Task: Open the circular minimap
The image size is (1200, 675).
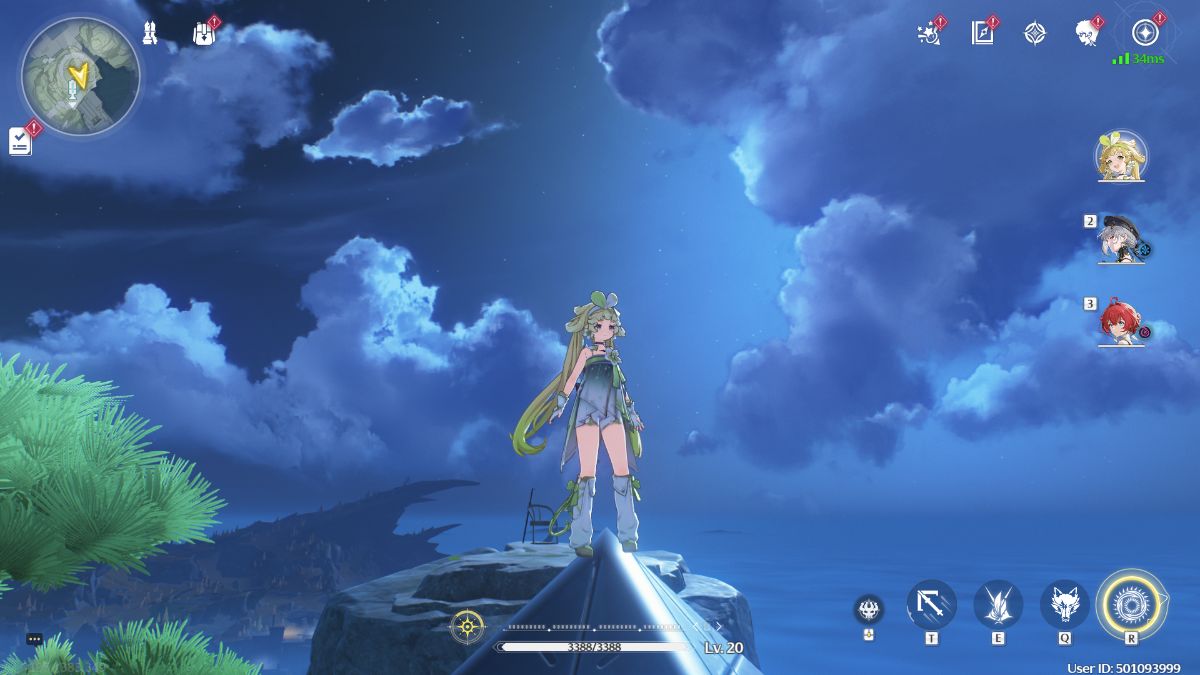Action: (x=80, y=75)
